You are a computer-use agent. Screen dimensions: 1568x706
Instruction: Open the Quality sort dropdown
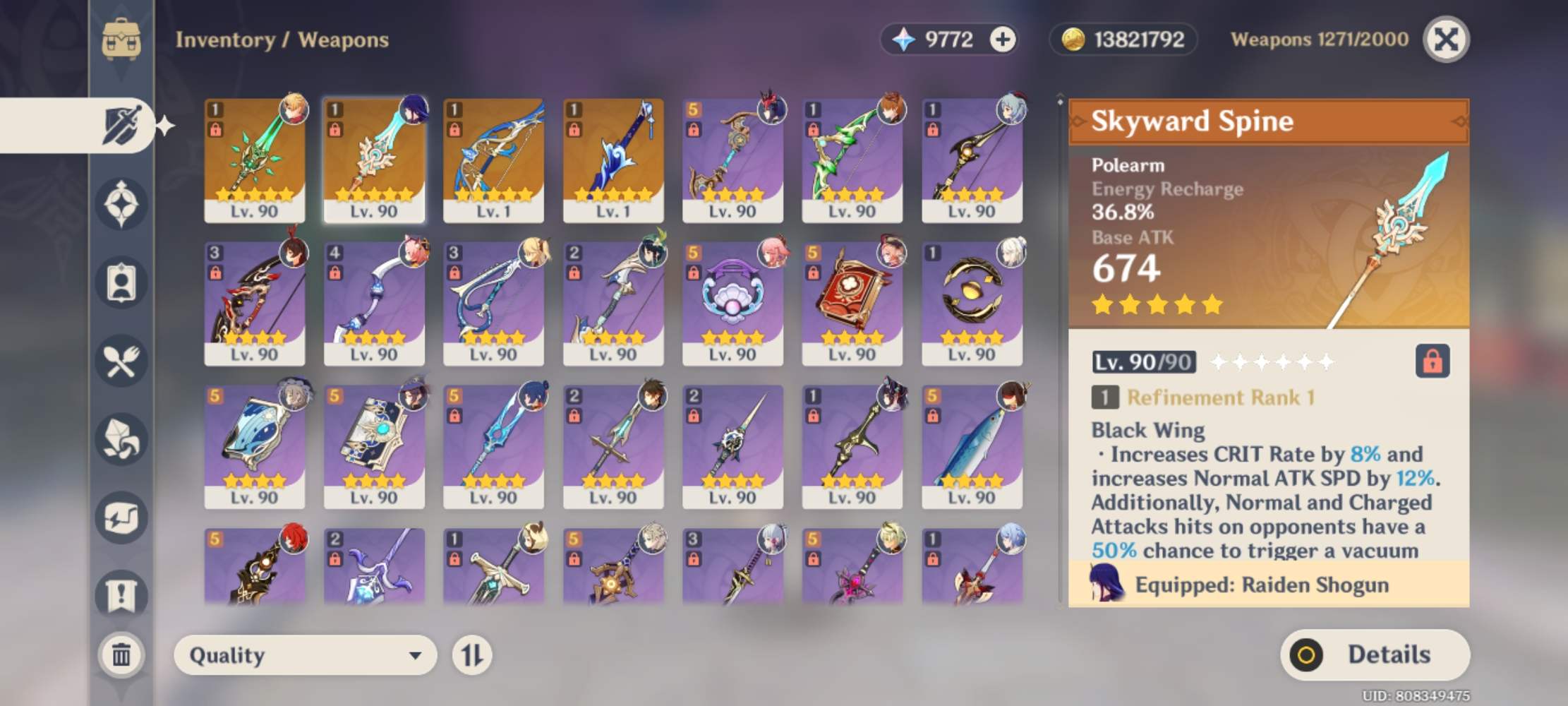pos(305,655)
